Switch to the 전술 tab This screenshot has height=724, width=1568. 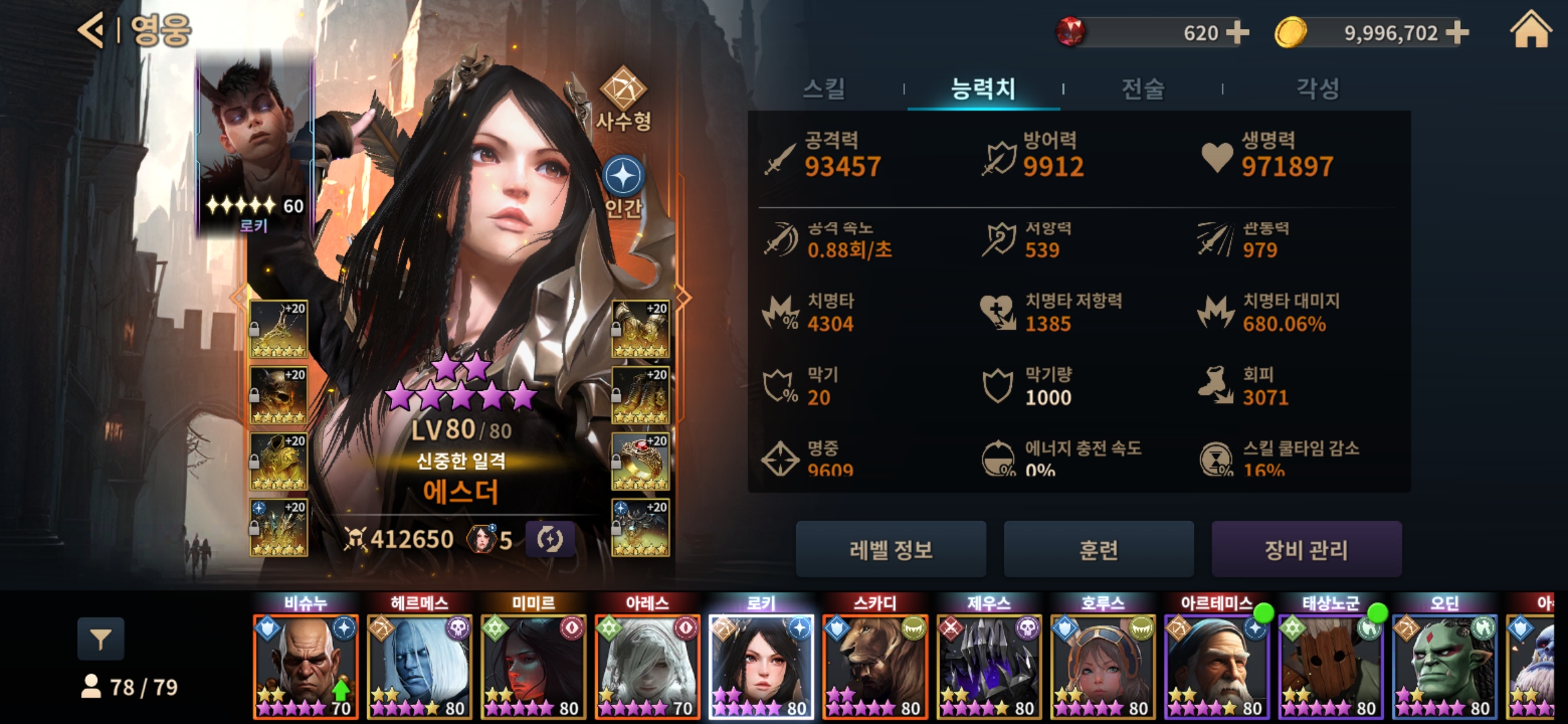point(1143,88)
